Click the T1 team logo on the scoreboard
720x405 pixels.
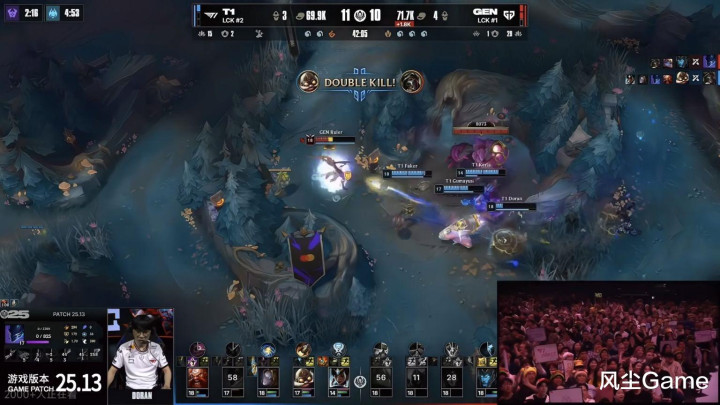click(213, 15)
